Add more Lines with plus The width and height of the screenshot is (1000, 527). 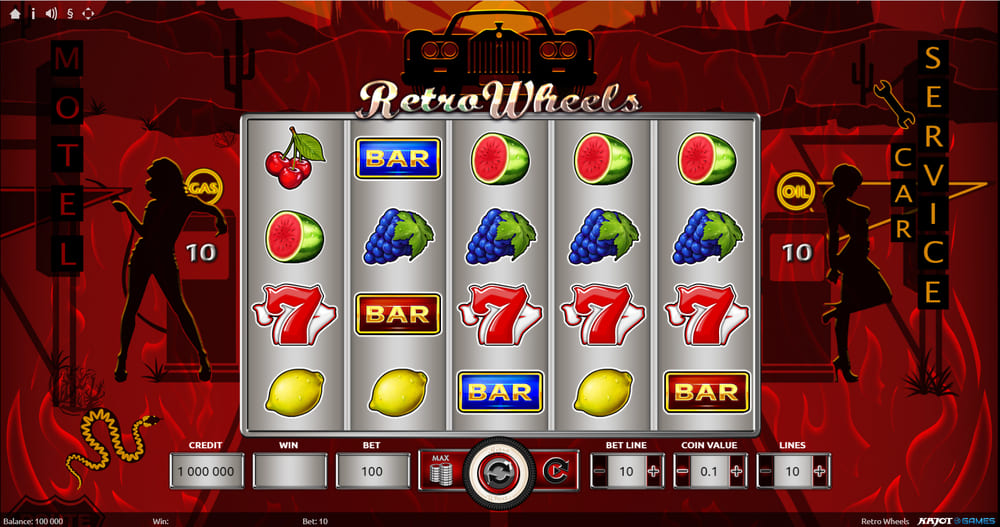pyautogui.click(x=820, y=470)
